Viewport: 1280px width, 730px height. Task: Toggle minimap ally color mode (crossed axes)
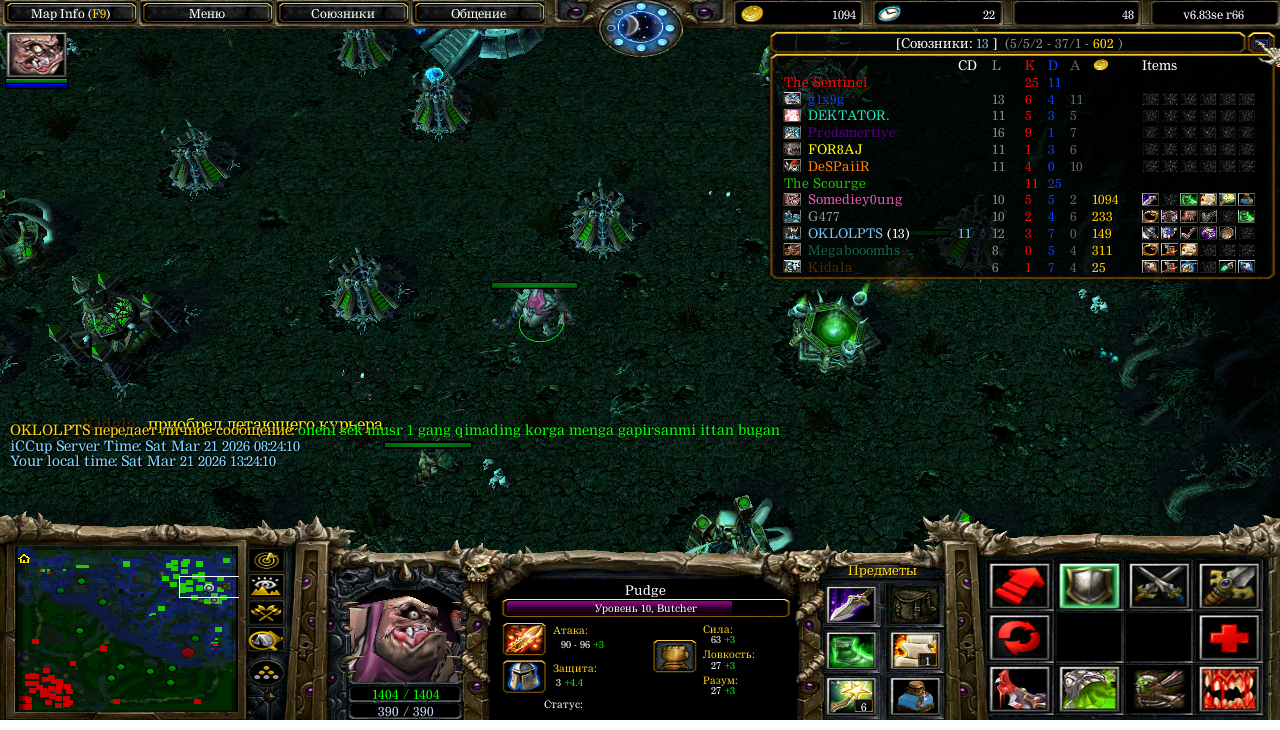pos(266,613)
